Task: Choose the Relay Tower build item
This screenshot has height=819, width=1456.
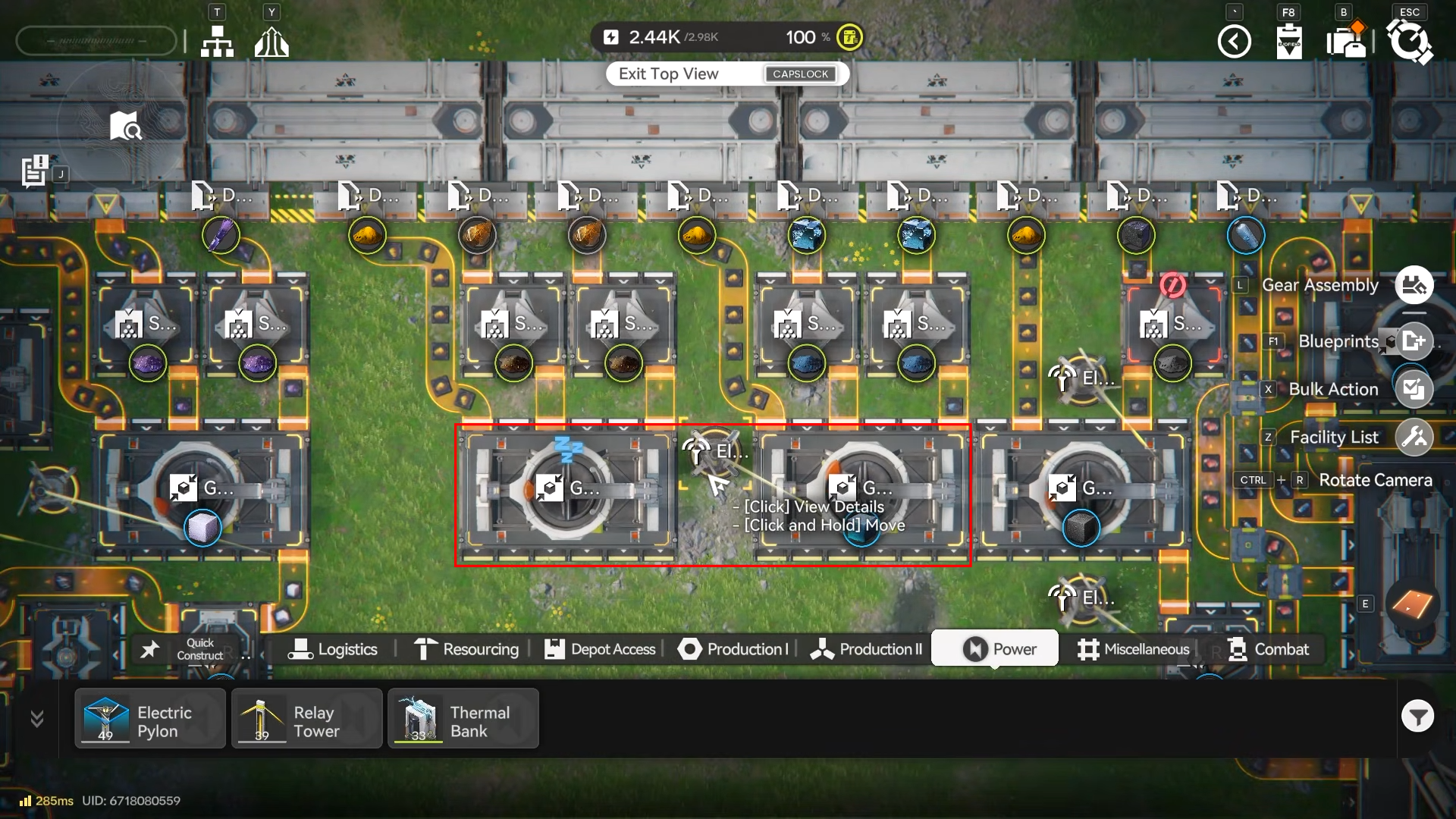Action: [x=306, y=719]
